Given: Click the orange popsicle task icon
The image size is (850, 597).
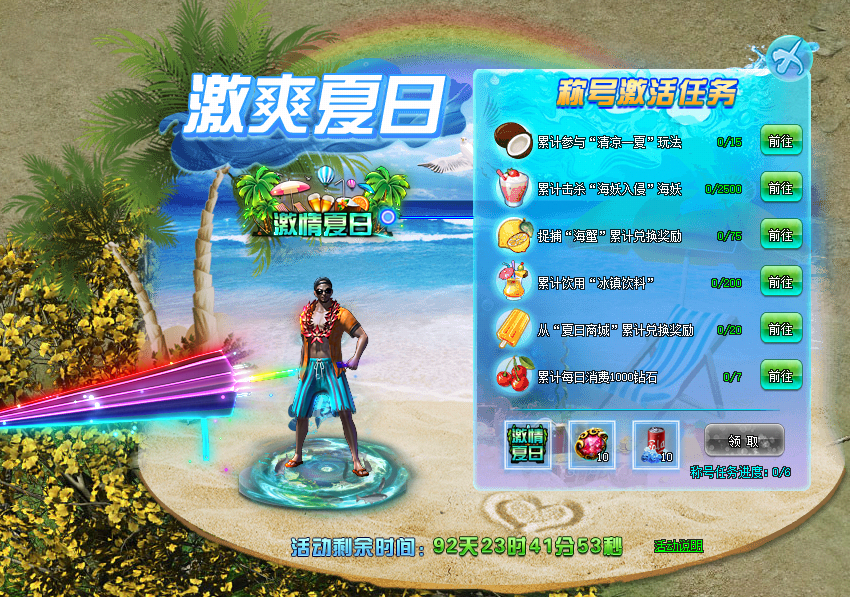Looking at the screenshot, I should pyautogui.click(x=516, y=329).
